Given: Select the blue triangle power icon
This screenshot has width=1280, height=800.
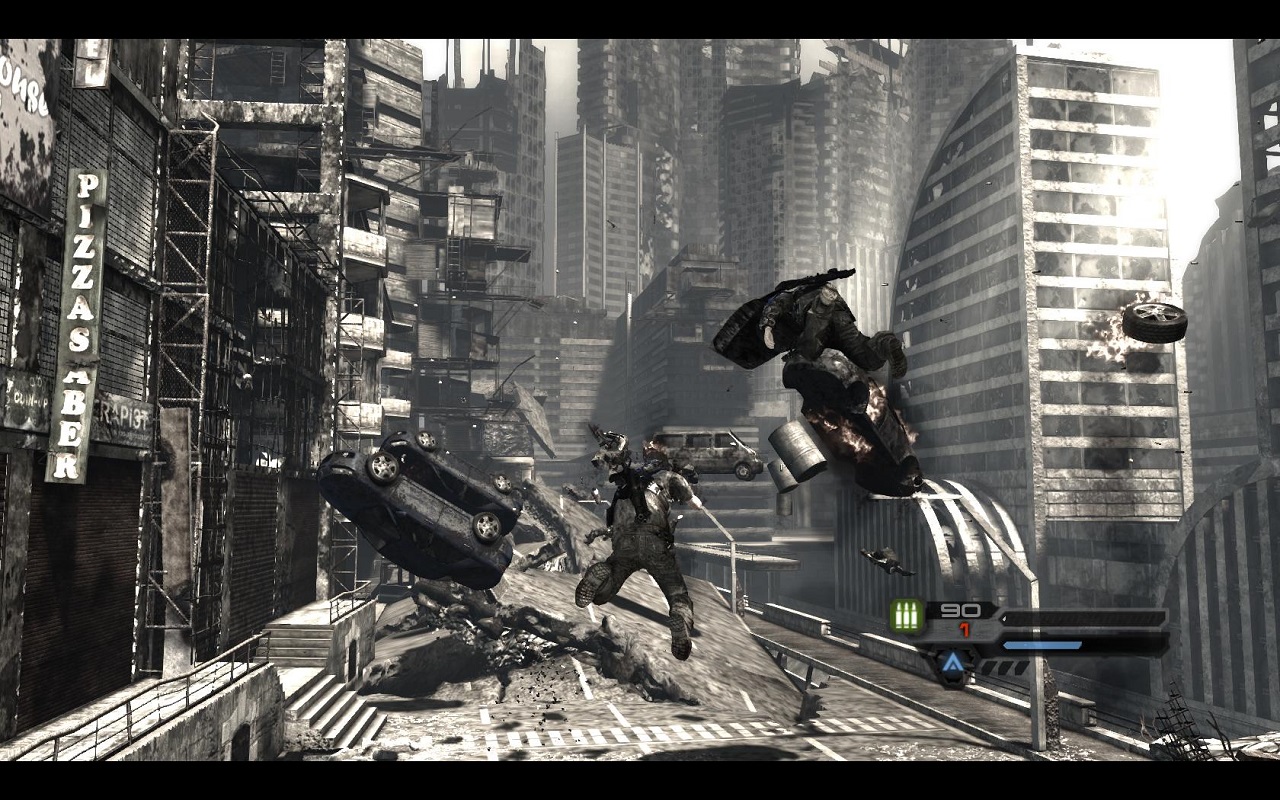Looking at the screenshot, I should pyautogui.click(x=952, y=663).
